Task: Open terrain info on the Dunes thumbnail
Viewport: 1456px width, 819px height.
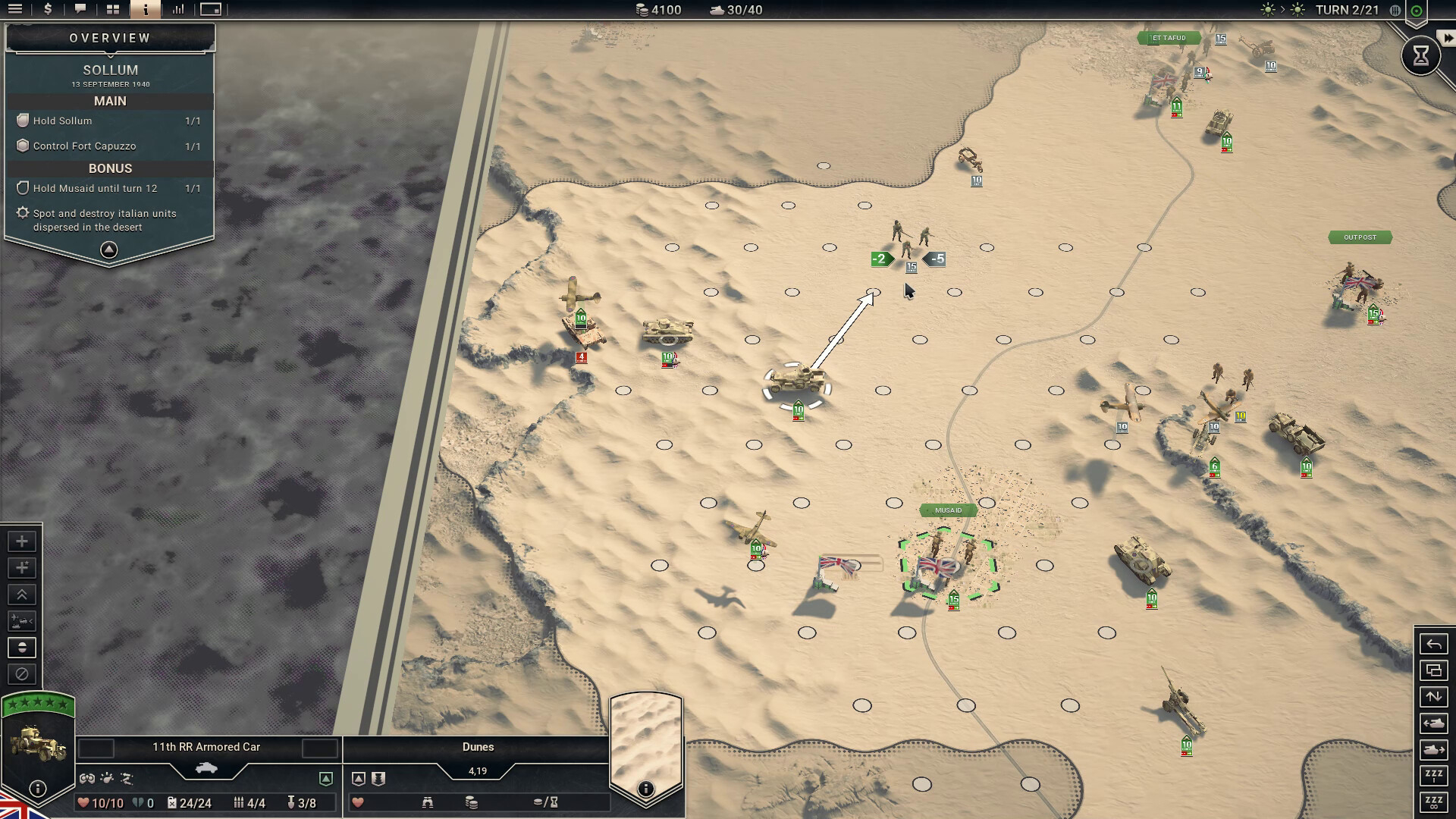Action: pyautogui.click(x=645, y=789)
